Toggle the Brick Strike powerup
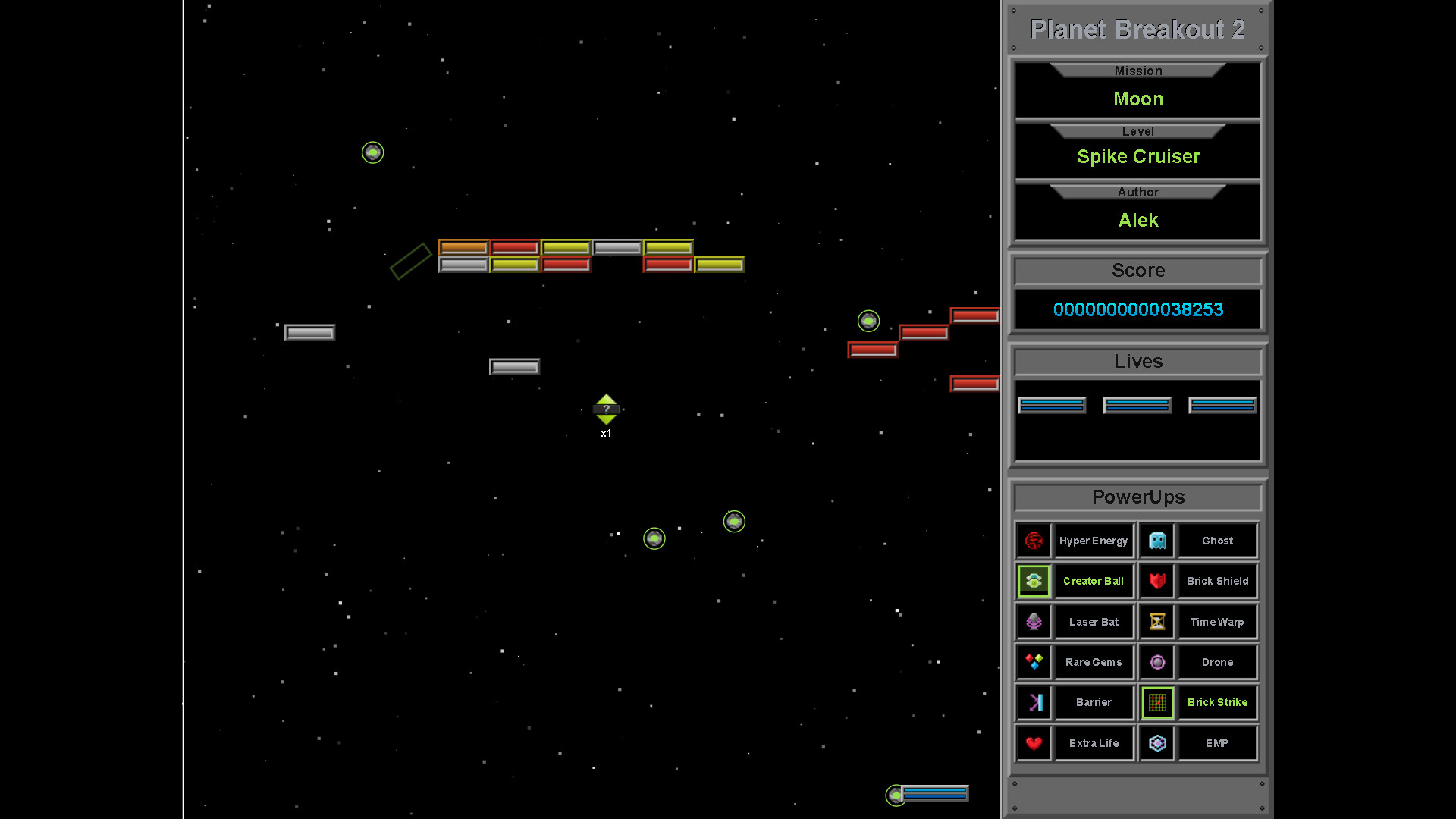This screenshot has width=1456, height=819. [1156, 702]
